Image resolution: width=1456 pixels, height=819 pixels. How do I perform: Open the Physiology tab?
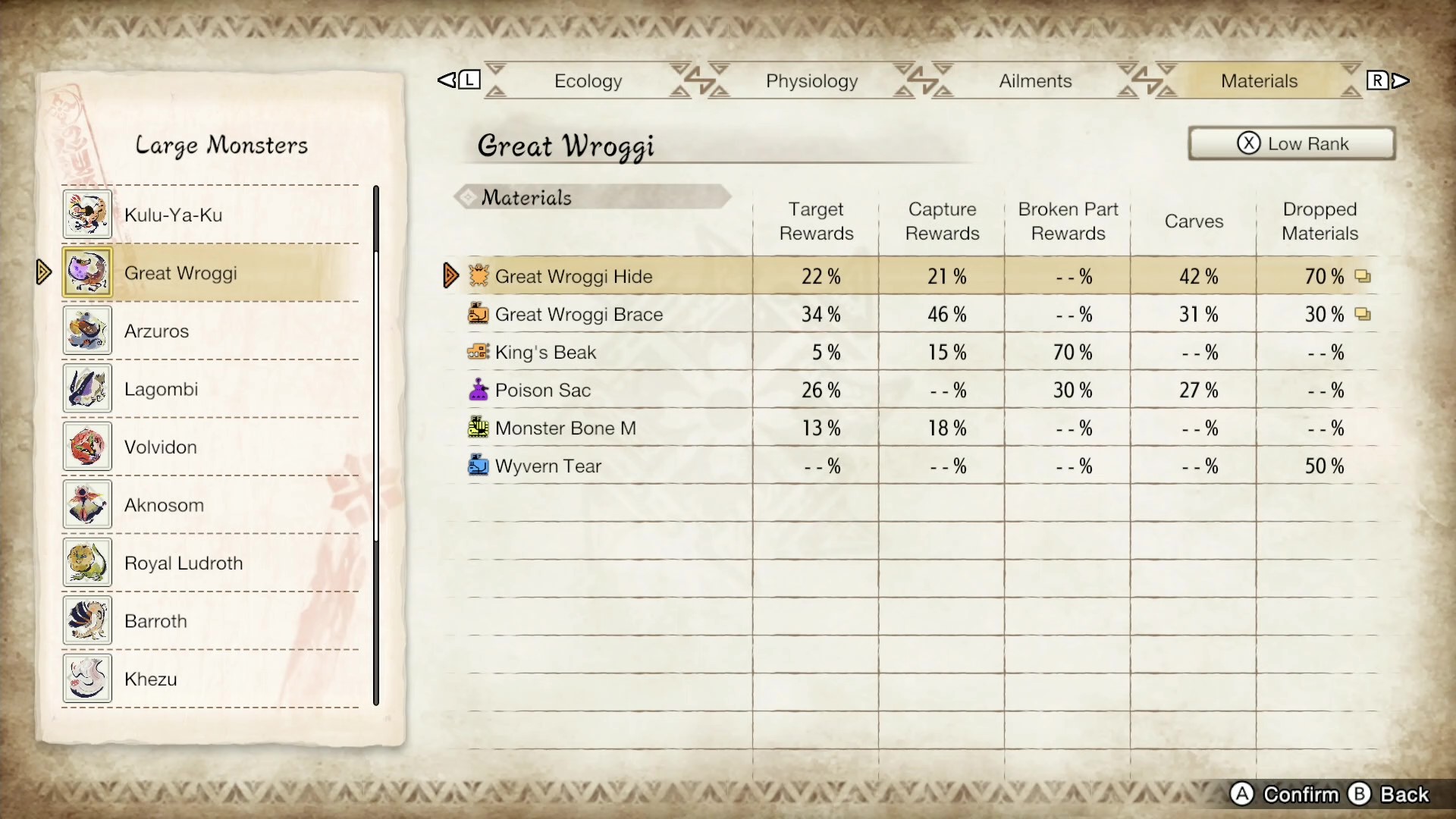tap(811, 81)
